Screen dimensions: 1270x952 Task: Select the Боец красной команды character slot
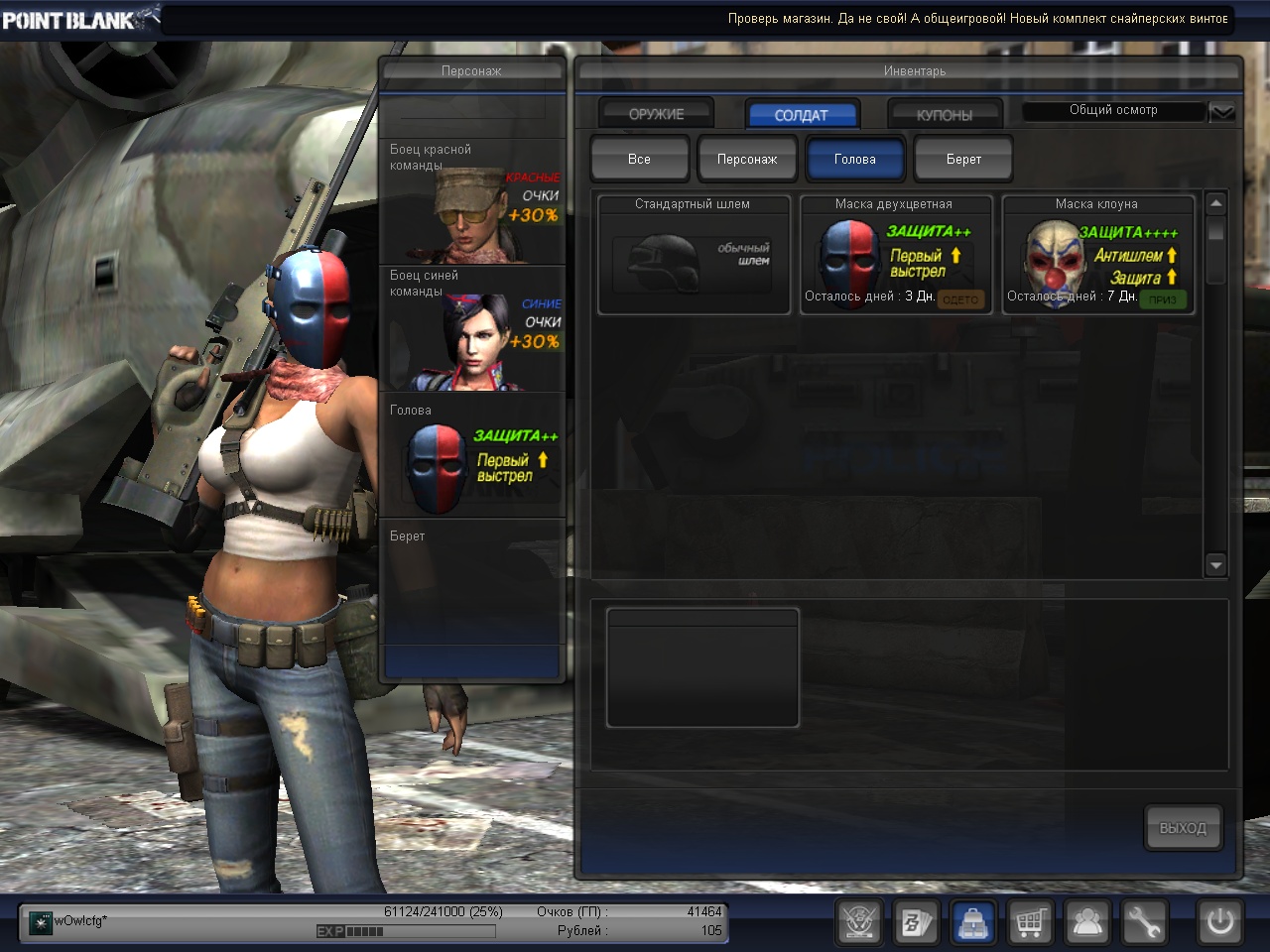pyautogui.click(x=472, y=202)
